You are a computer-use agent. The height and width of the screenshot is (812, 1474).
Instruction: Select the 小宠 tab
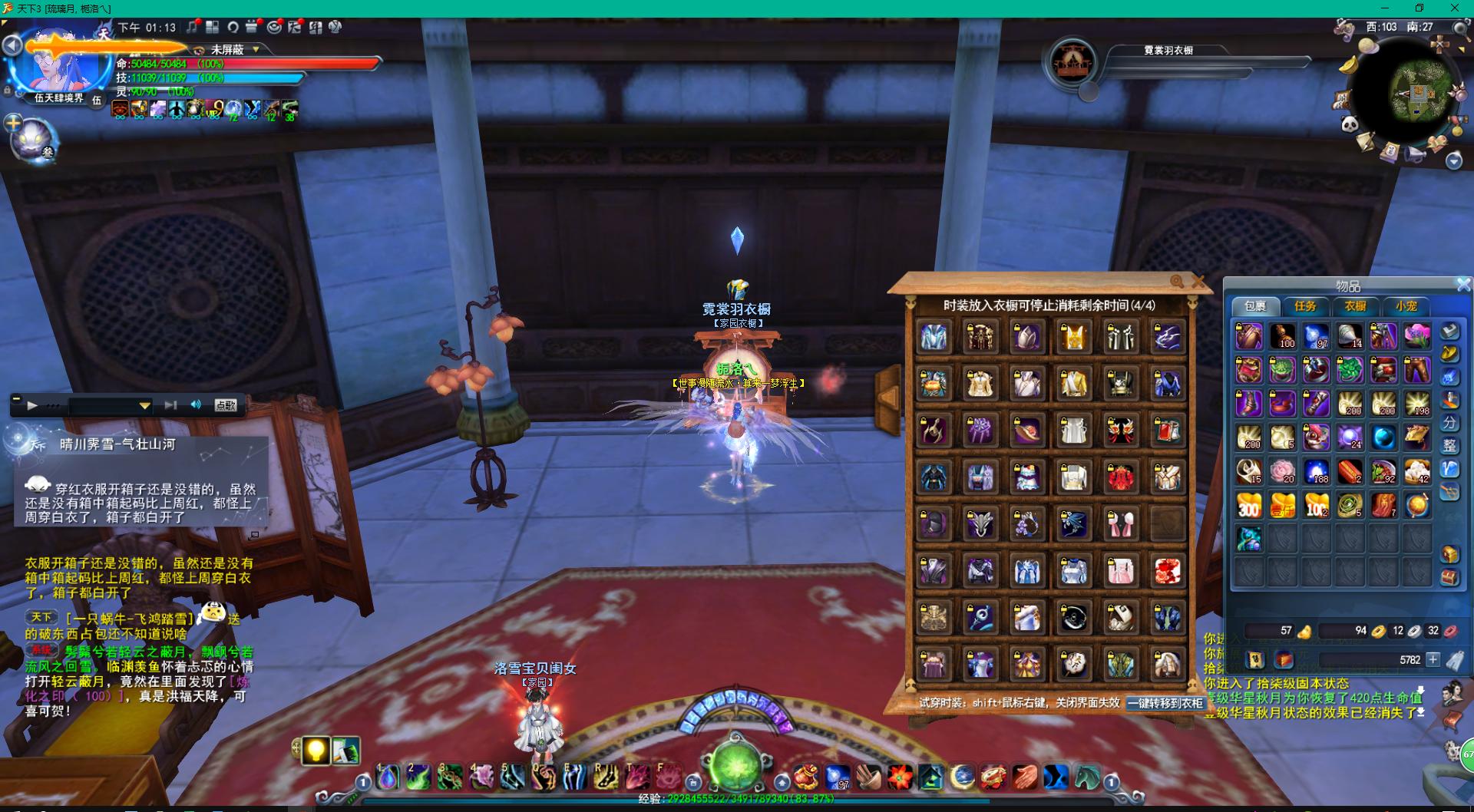[1406, 306]
